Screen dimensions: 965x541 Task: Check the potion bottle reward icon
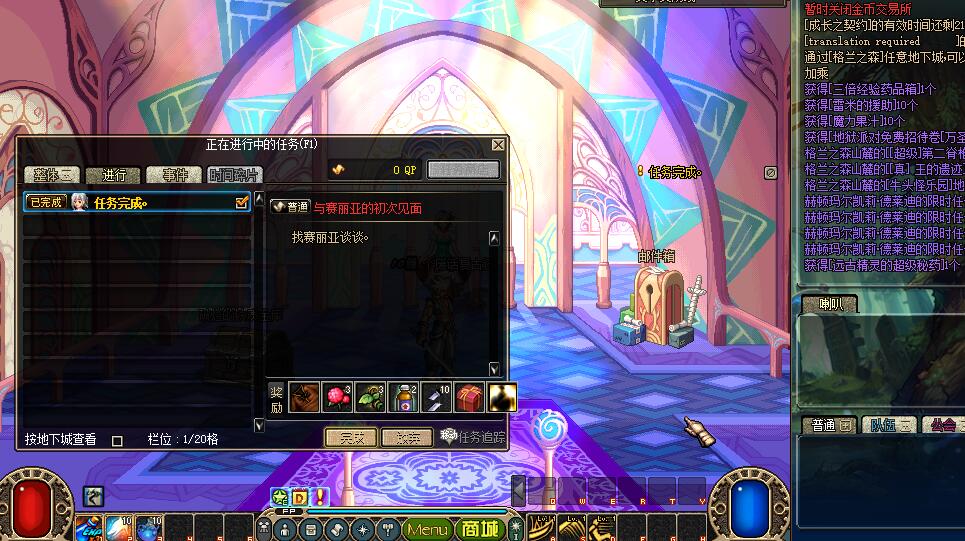click(x=404, y=398)
